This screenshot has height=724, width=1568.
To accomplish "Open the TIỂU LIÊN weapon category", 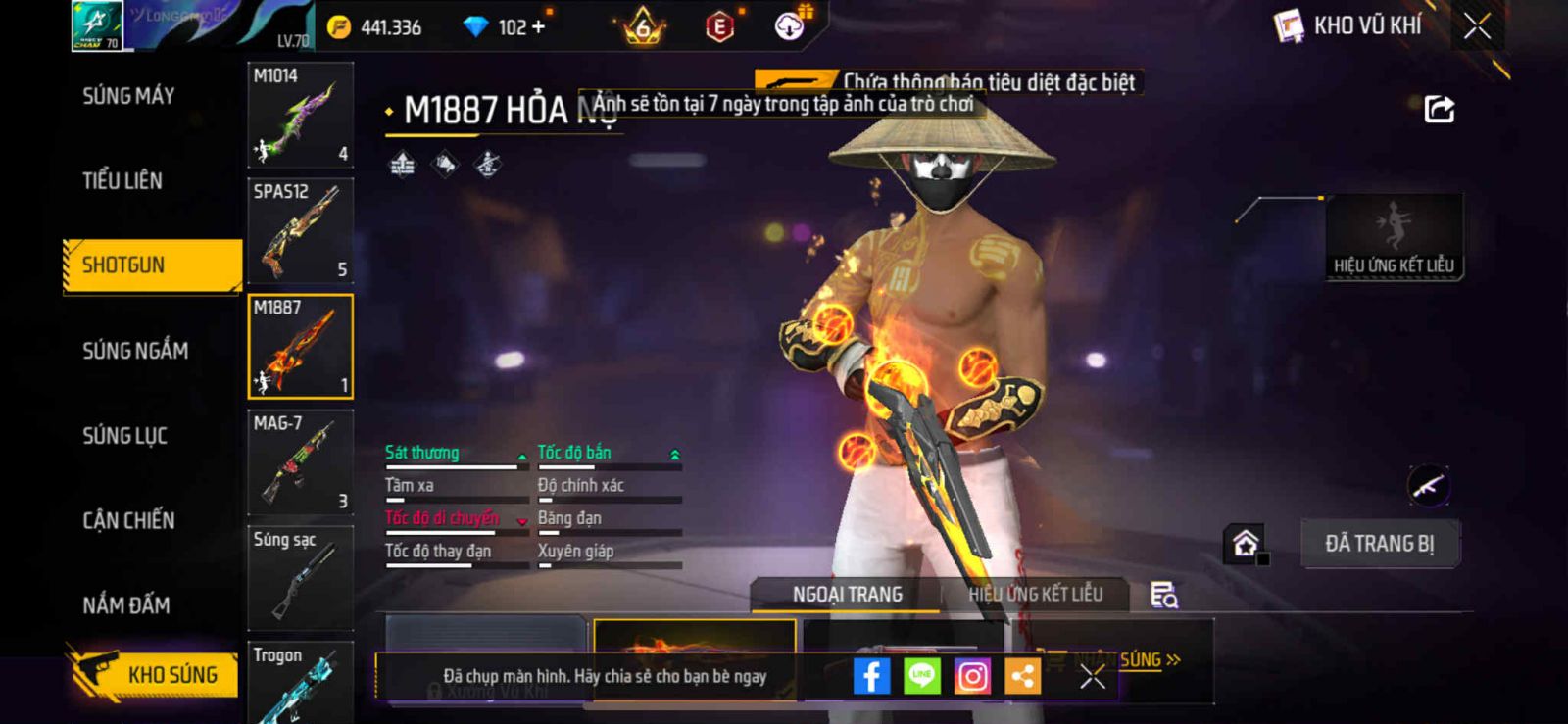I will [x=122, y=180].
